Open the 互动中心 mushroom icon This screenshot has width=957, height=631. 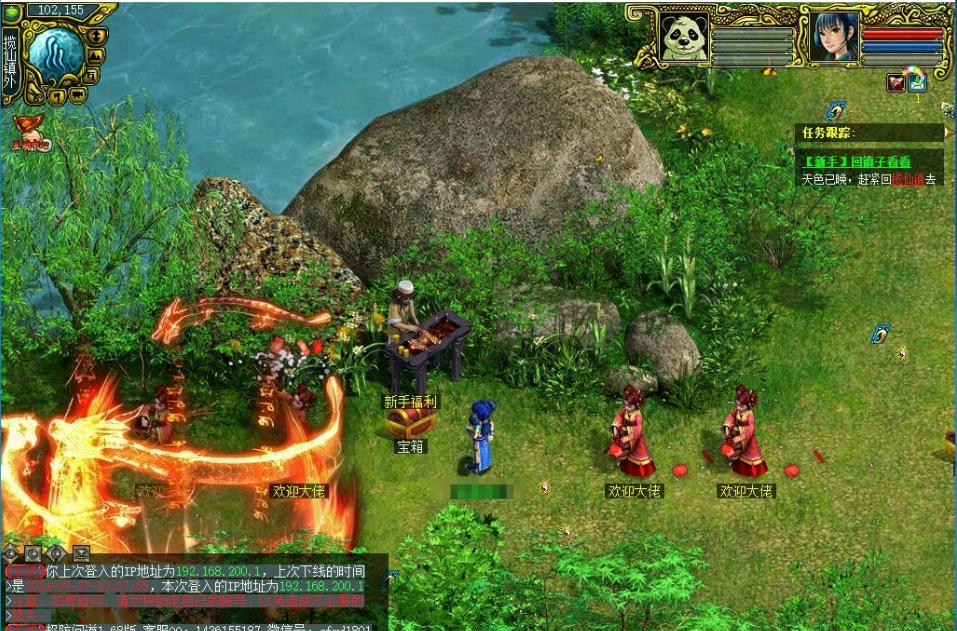point(31,131)
